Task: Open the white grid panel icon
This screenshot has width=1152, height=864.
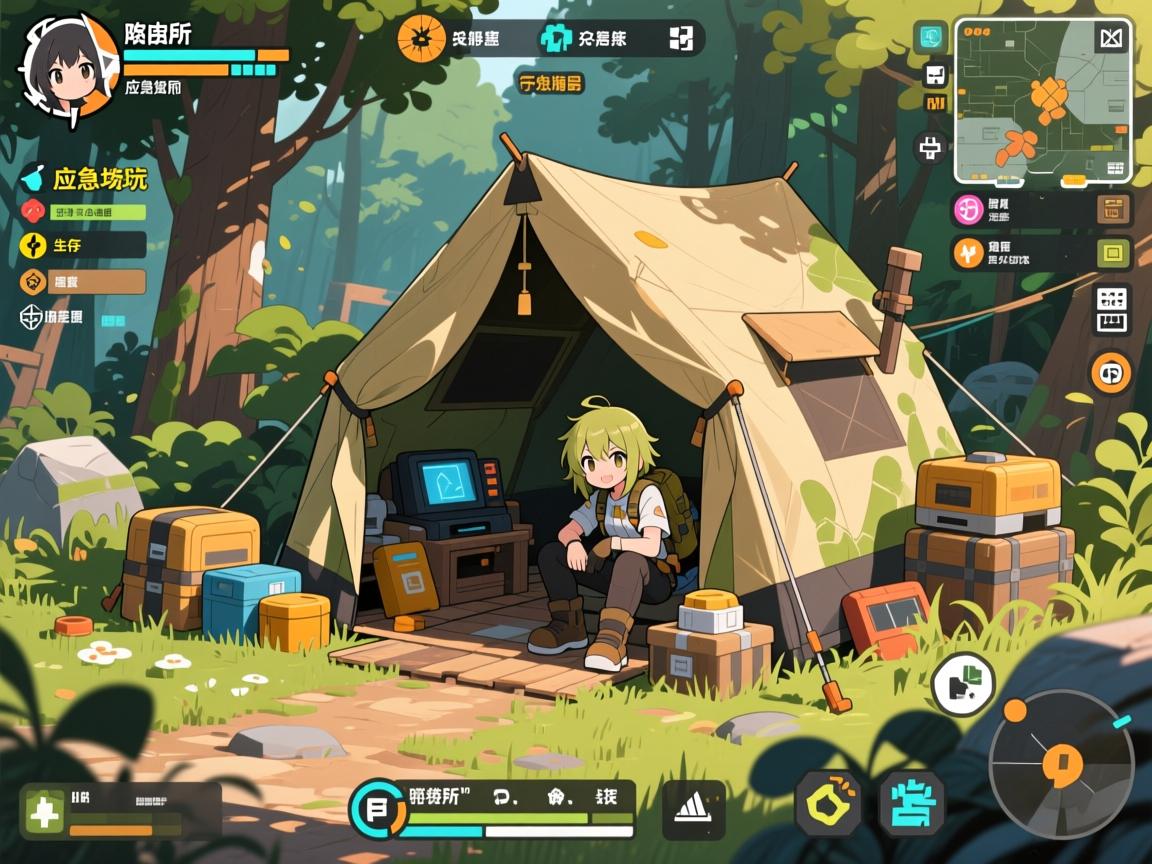Action: pos(1112,310)
